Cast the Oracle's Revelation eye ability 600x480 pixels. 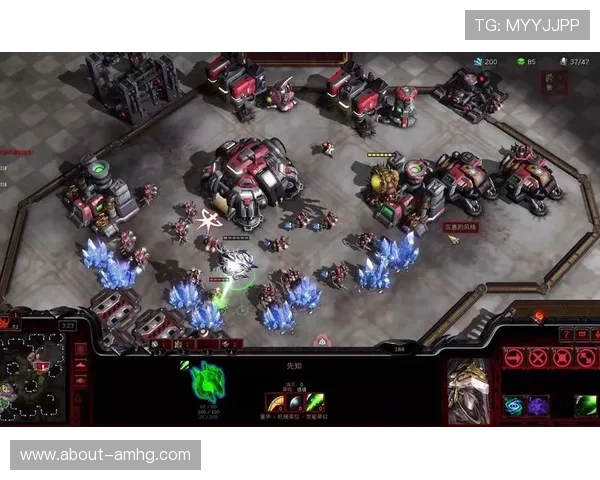pos(514,405)
